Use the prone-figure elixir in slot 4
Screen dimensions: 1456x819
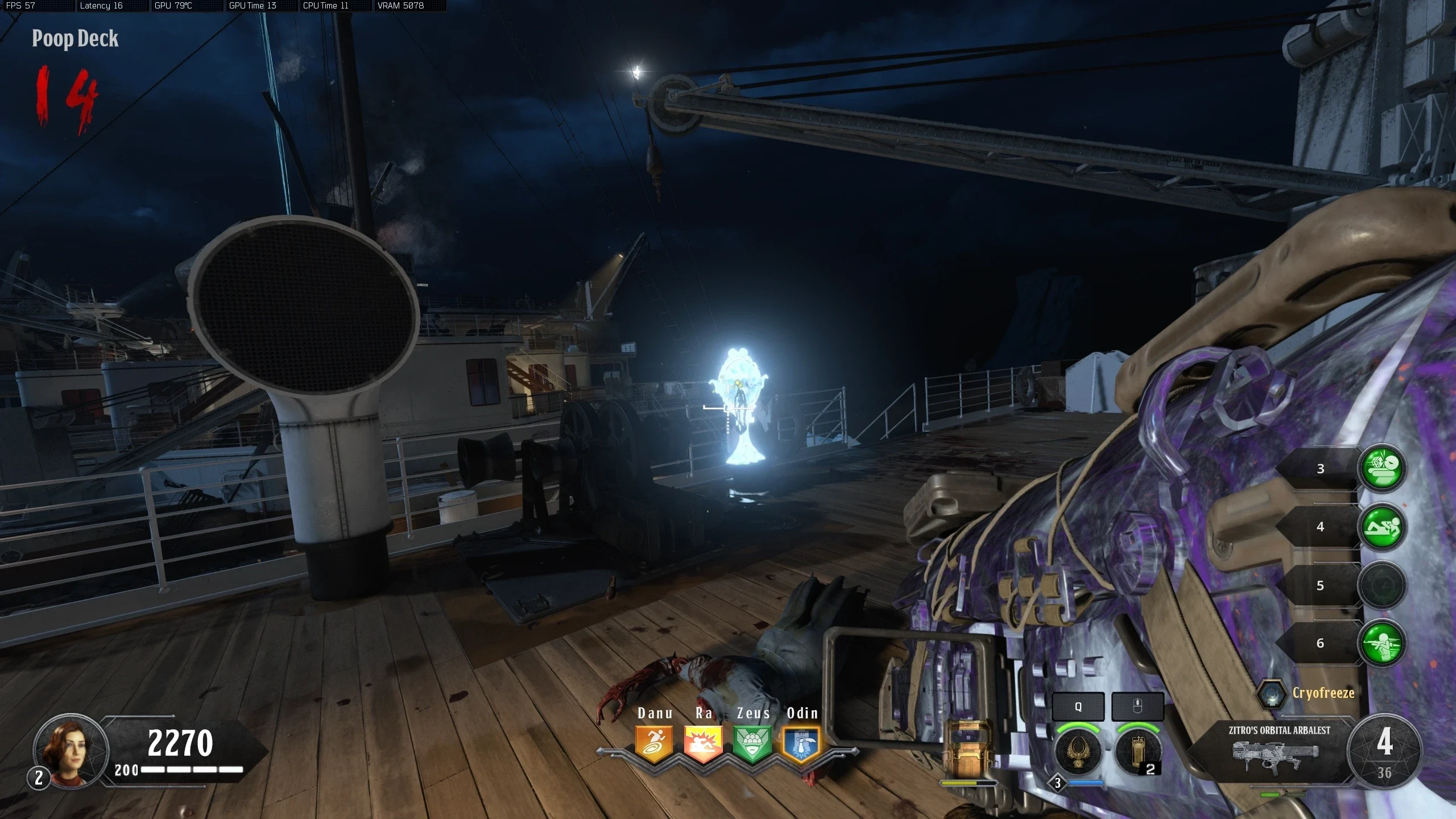(x=1382, y=527)
